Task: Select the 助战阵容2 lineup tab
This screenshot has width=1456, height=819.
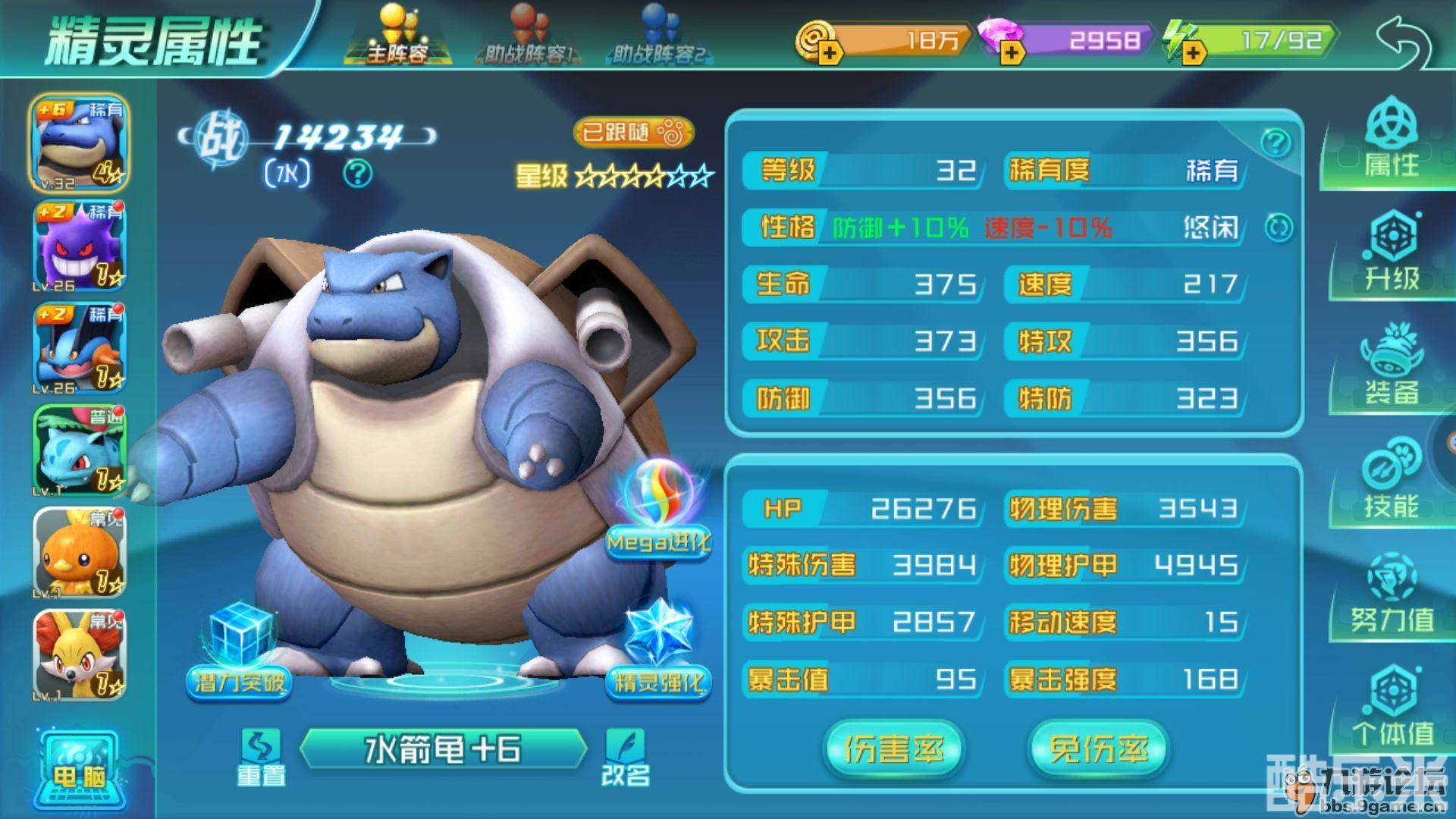Action: click(658, 36)
